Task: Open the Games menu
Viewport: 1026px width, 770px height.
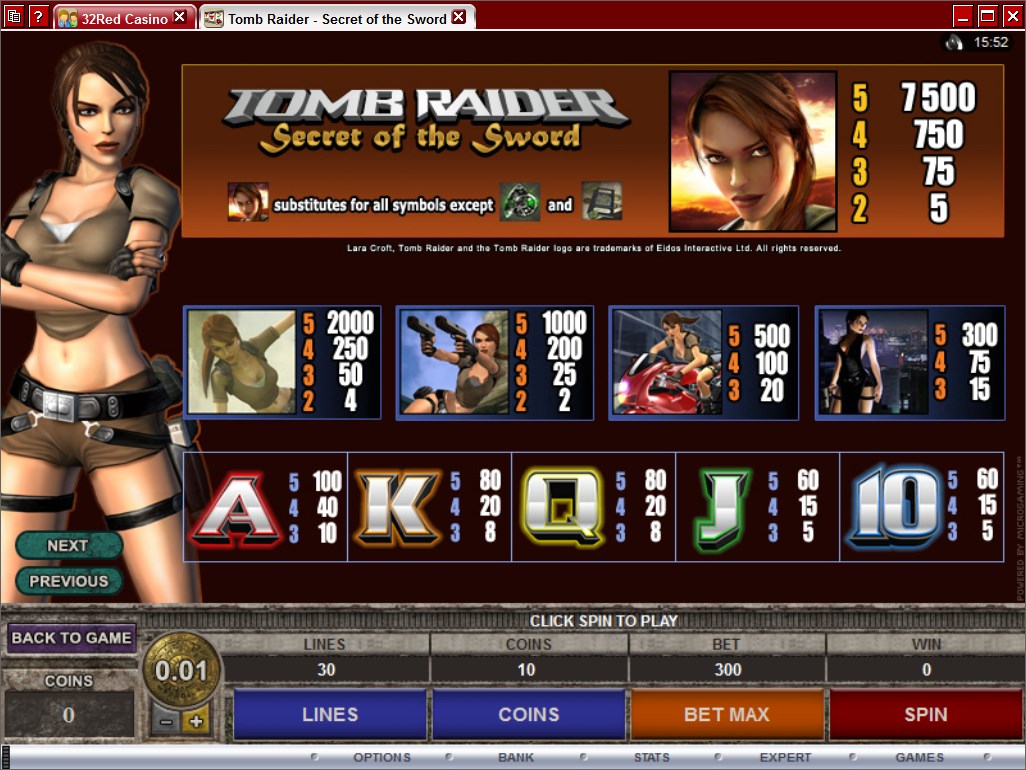Action: [919, 758]
